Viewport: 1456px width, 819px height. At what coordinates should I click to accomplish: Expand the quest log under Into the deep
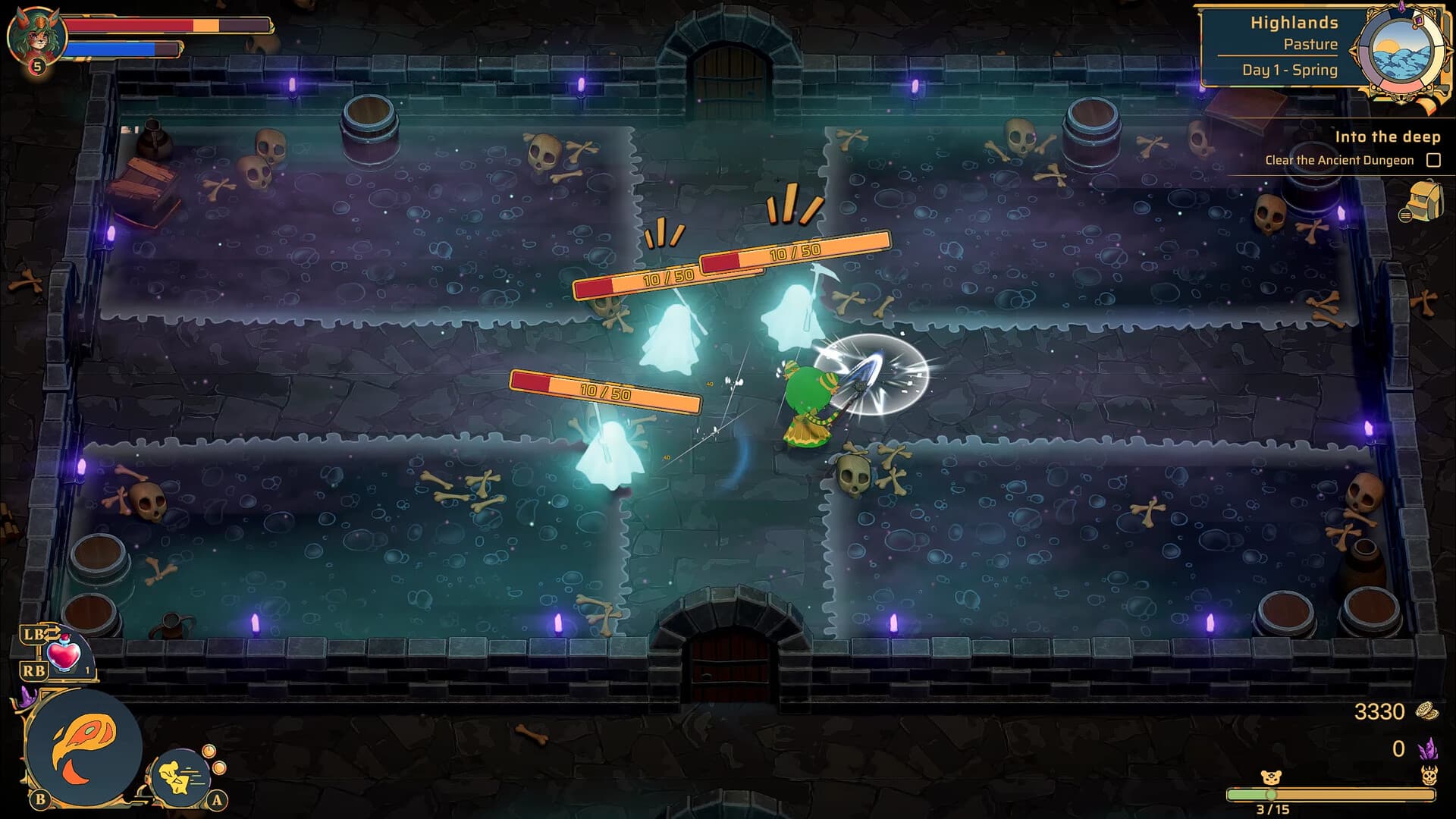(x=1341, y=160)
